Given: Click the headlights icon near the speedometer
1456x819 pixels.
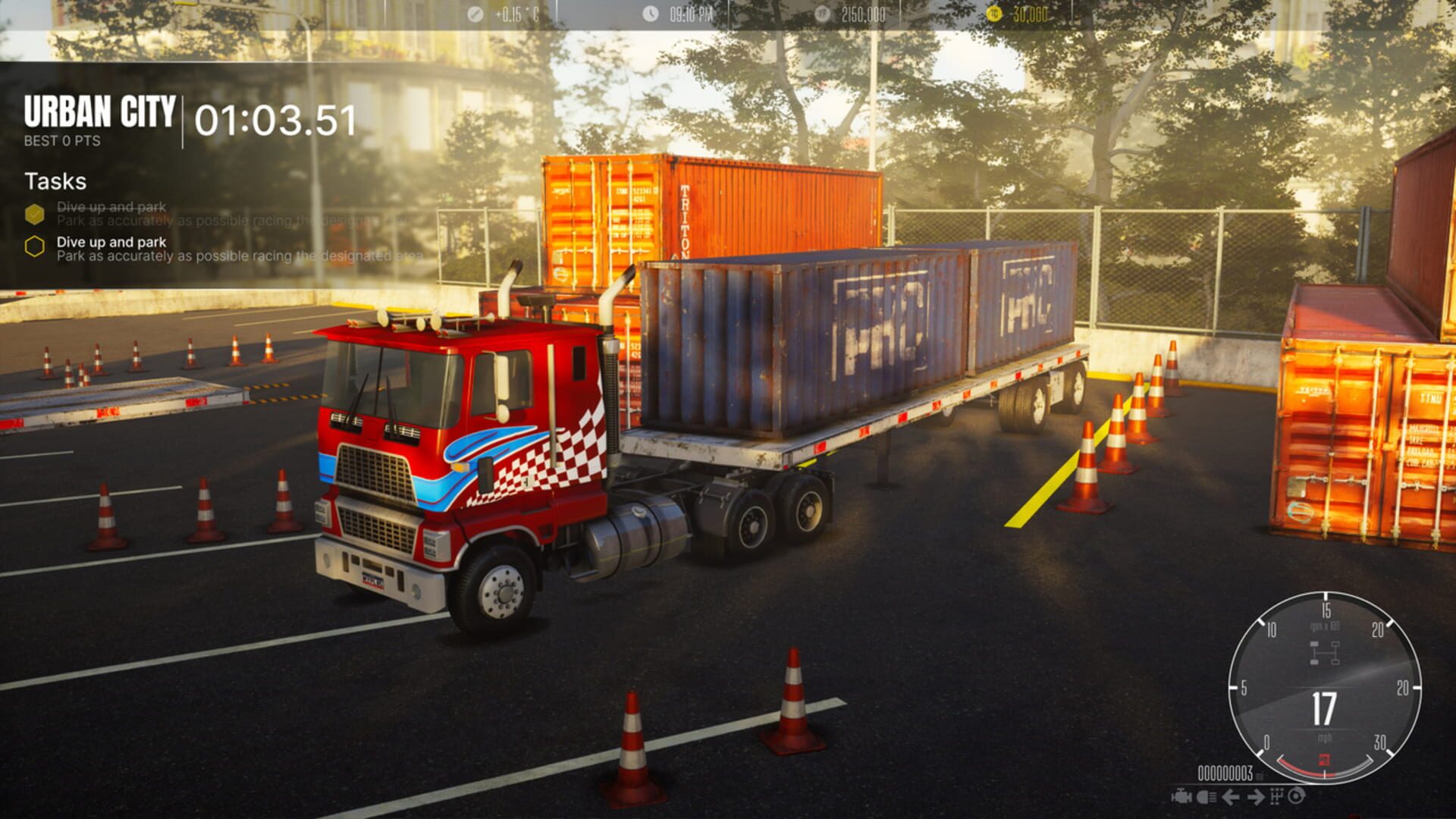Looking at the screenshot, I should coord(1207,797).
